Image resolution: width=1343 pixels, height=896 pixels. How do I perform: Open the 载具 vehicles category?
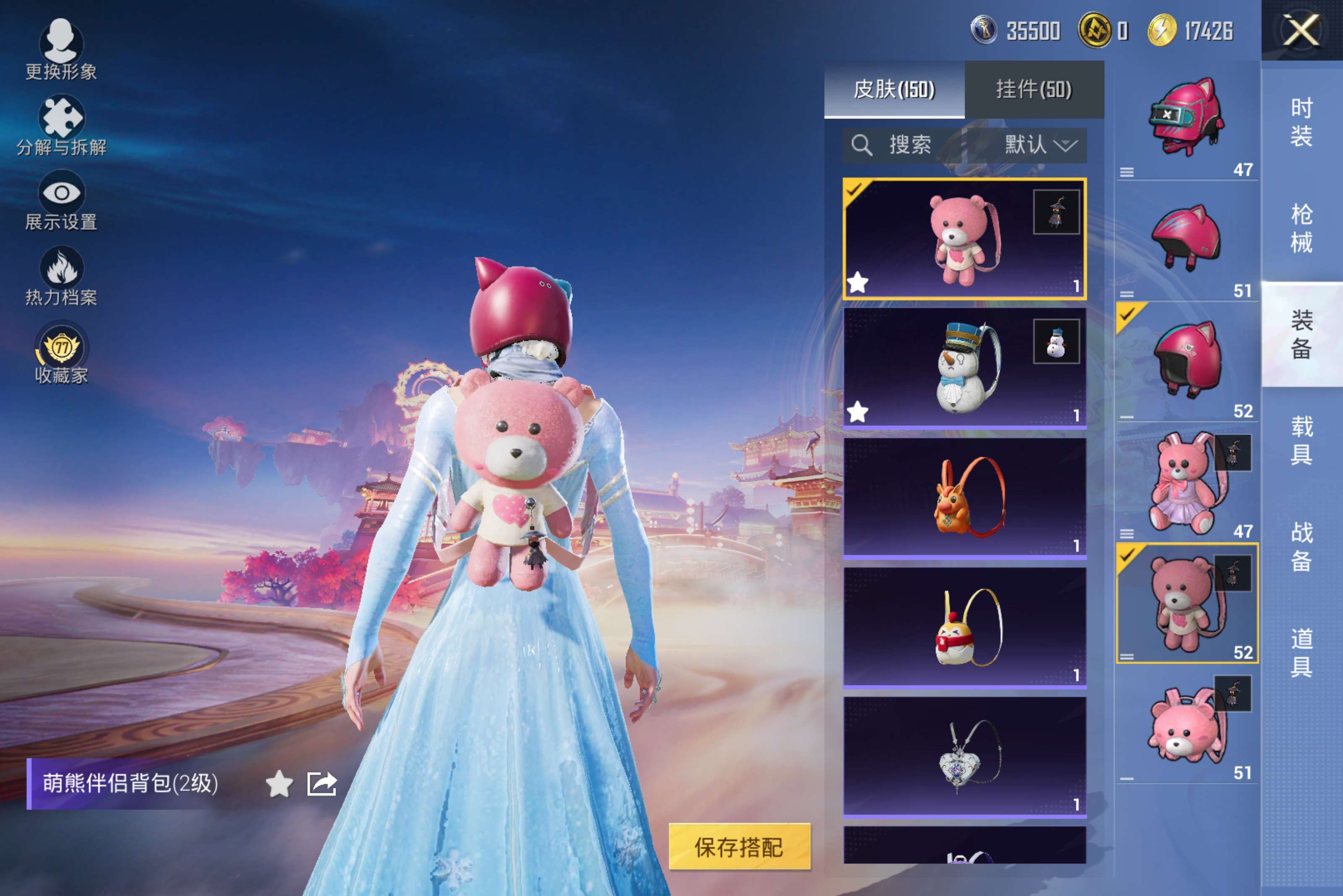pyautogui.click(x=1301, y=440)
